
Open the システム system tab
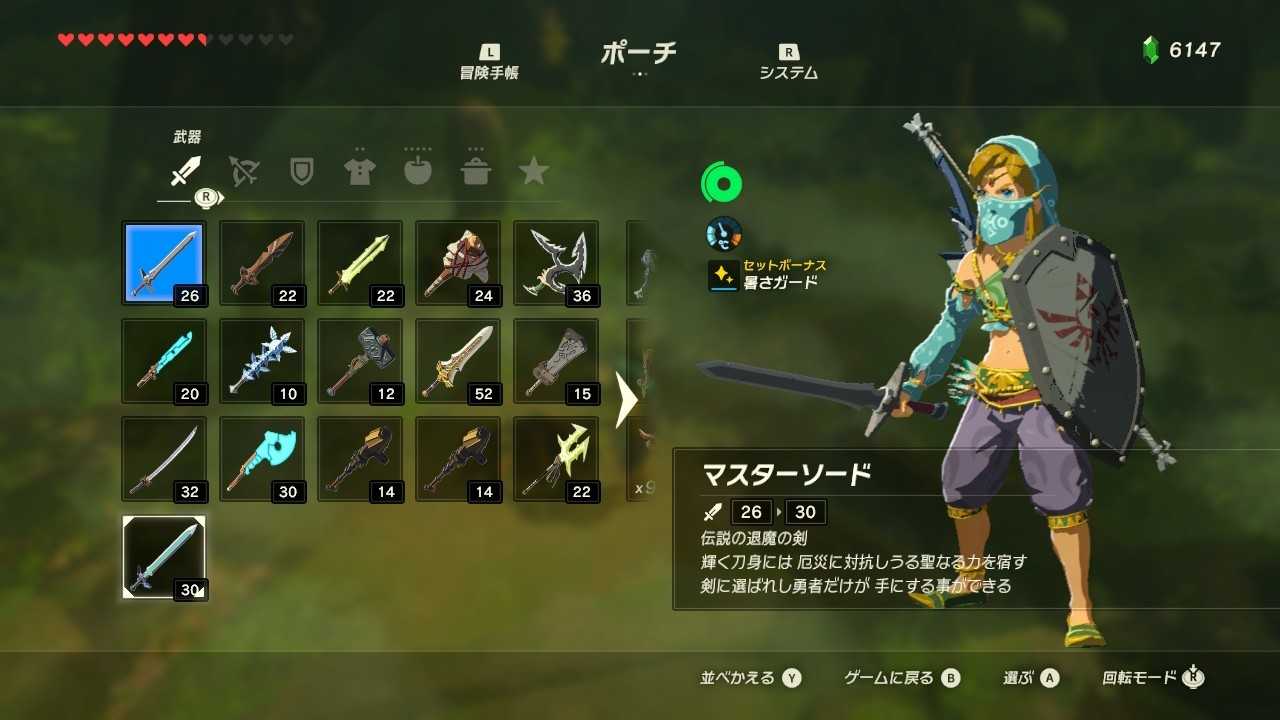(789, 55)
